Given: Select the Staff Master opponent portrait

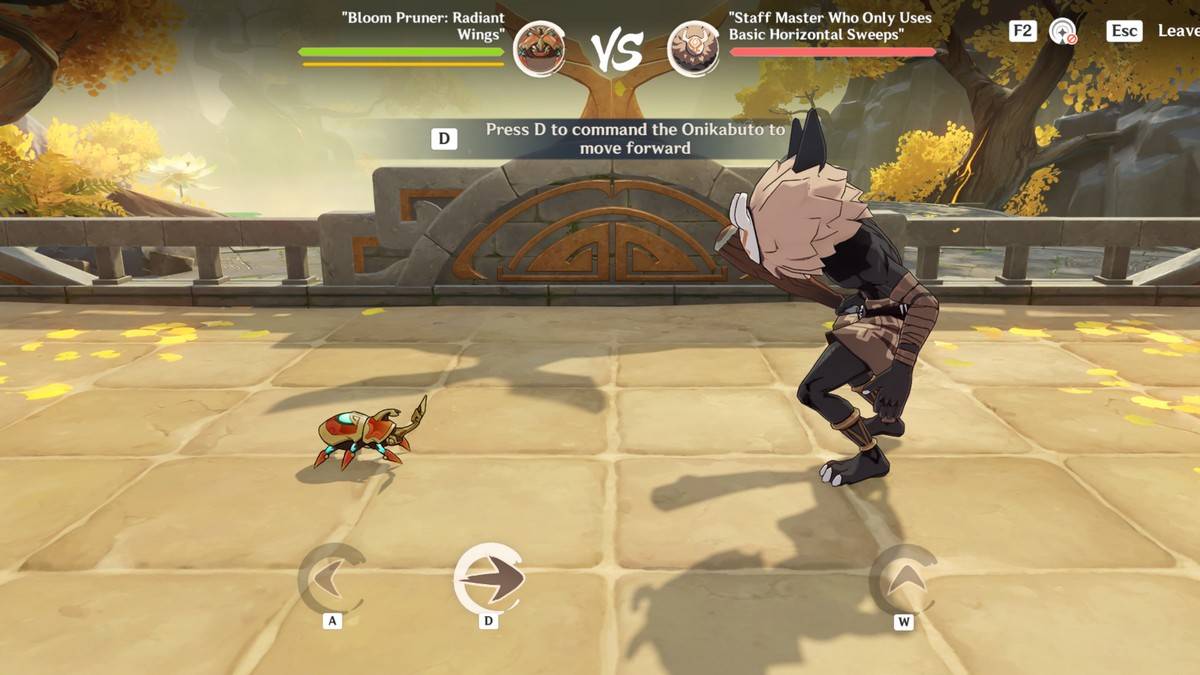Looking at the screenshot, I should [694, 48].
